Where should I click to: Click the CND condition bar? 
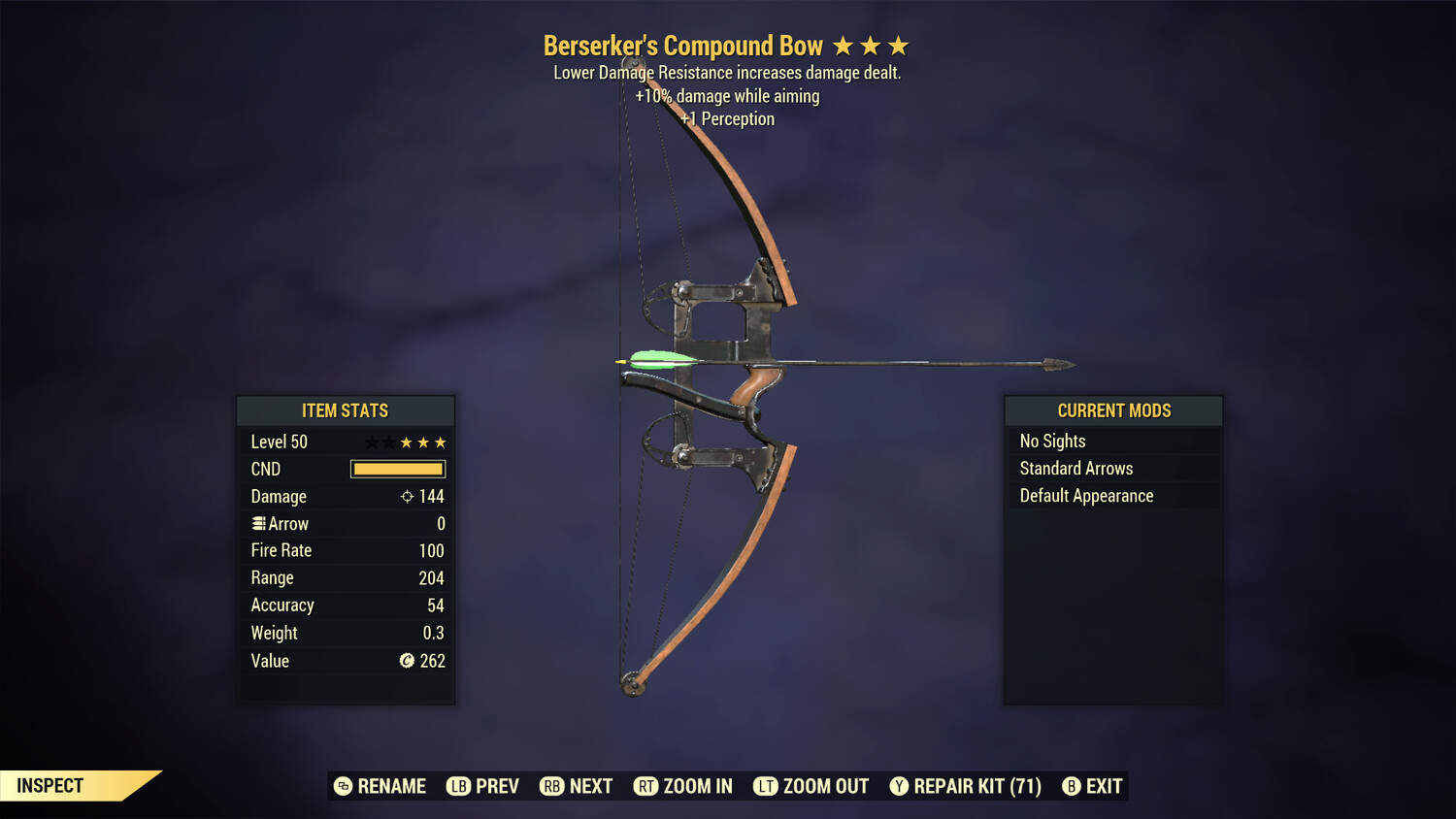398,469
